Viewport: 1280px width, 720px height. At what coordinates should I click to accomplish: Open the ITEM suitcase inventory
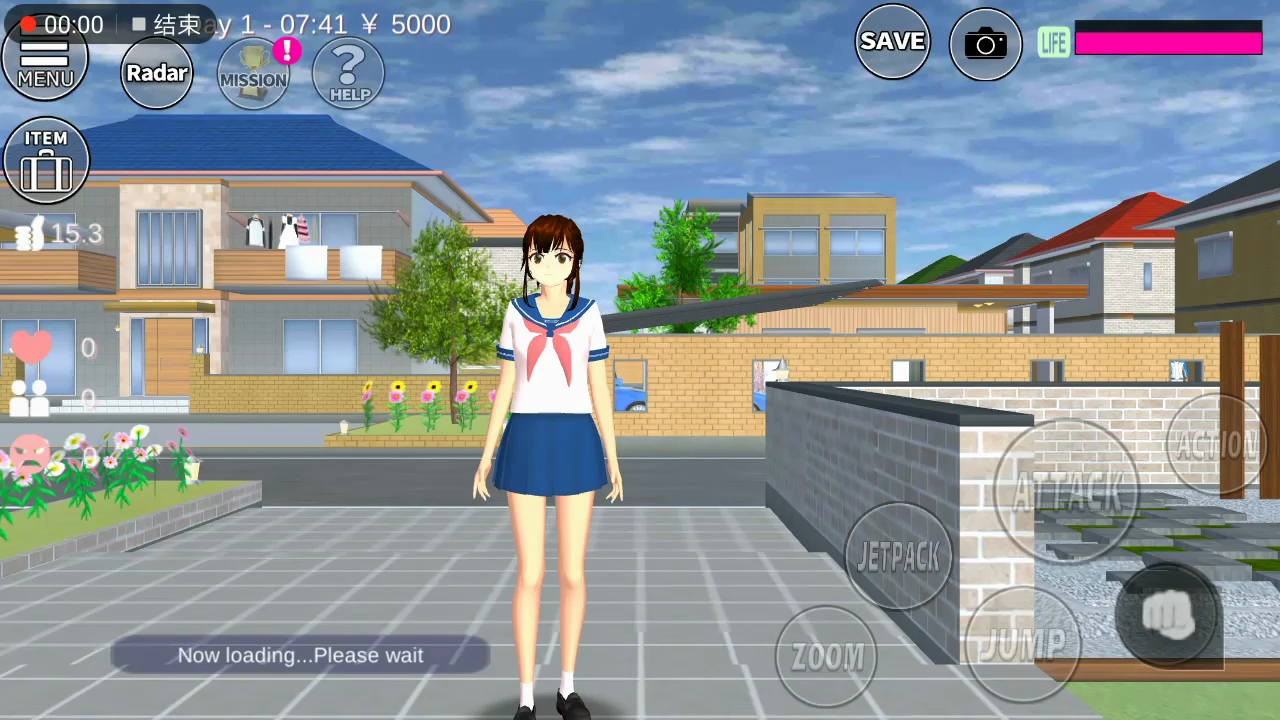pos(46,160)
